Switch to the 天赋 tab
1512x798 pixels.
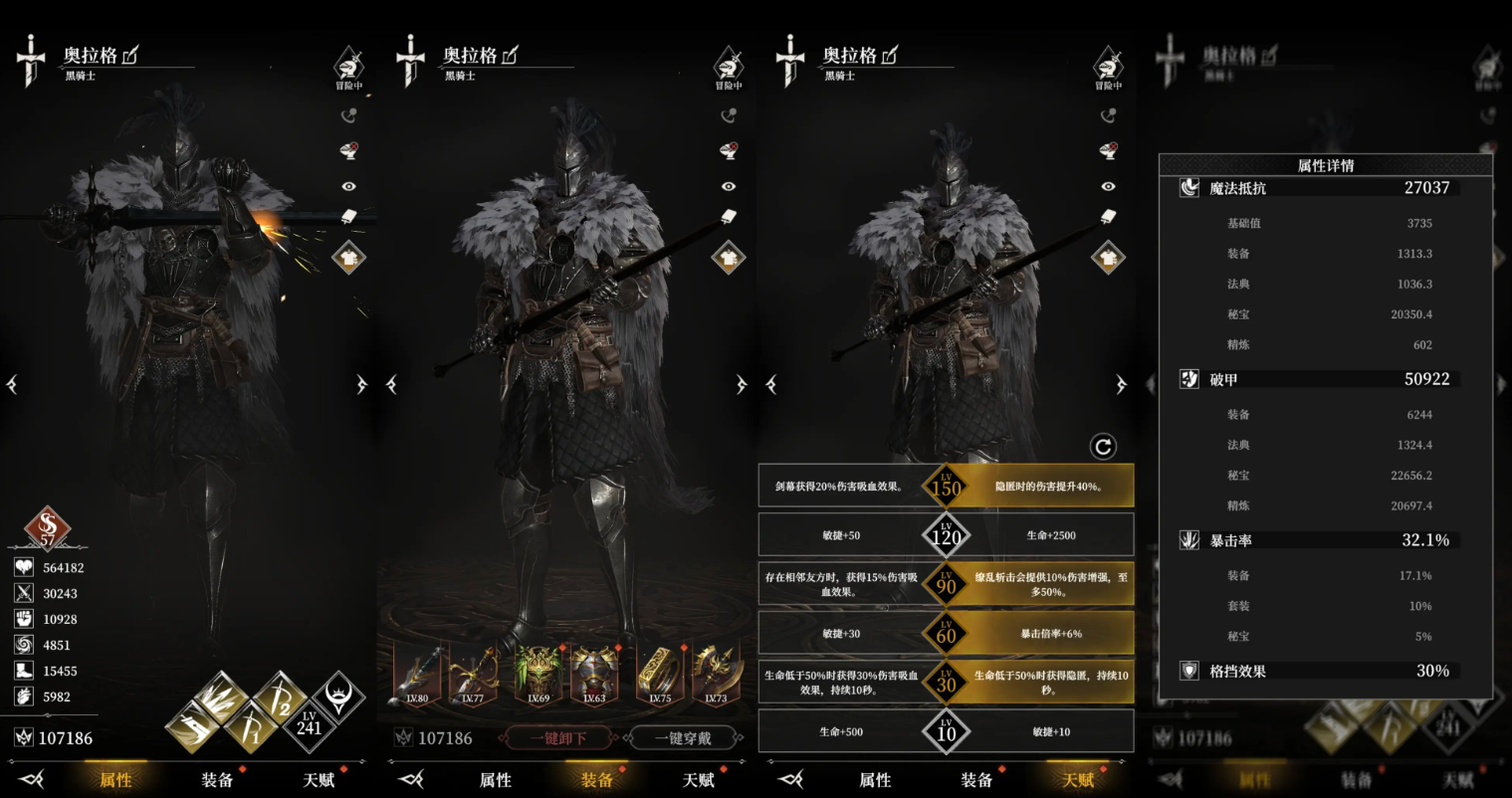1076,781
